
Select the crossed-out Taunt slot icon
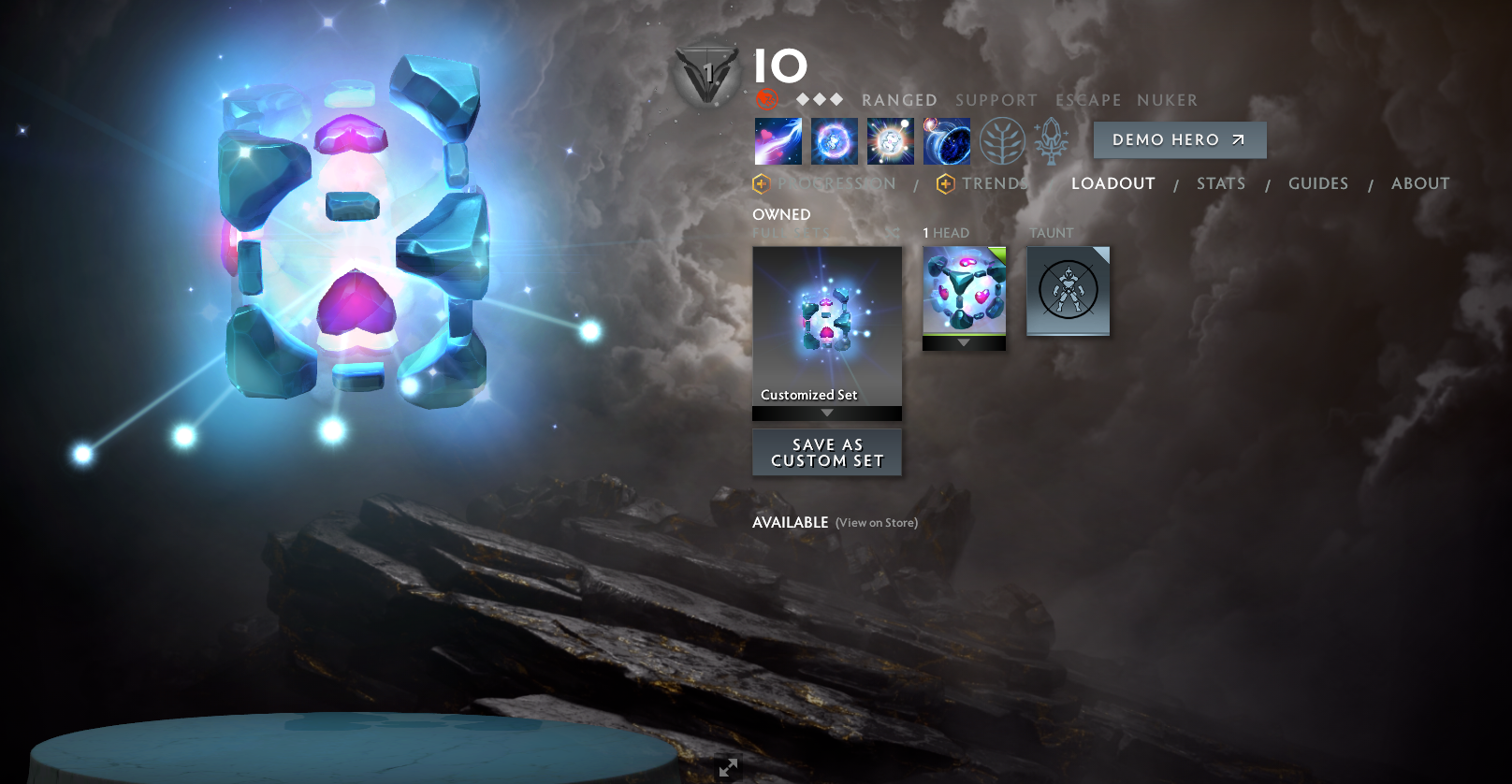pyautogui.click(x=1068, y=291)
